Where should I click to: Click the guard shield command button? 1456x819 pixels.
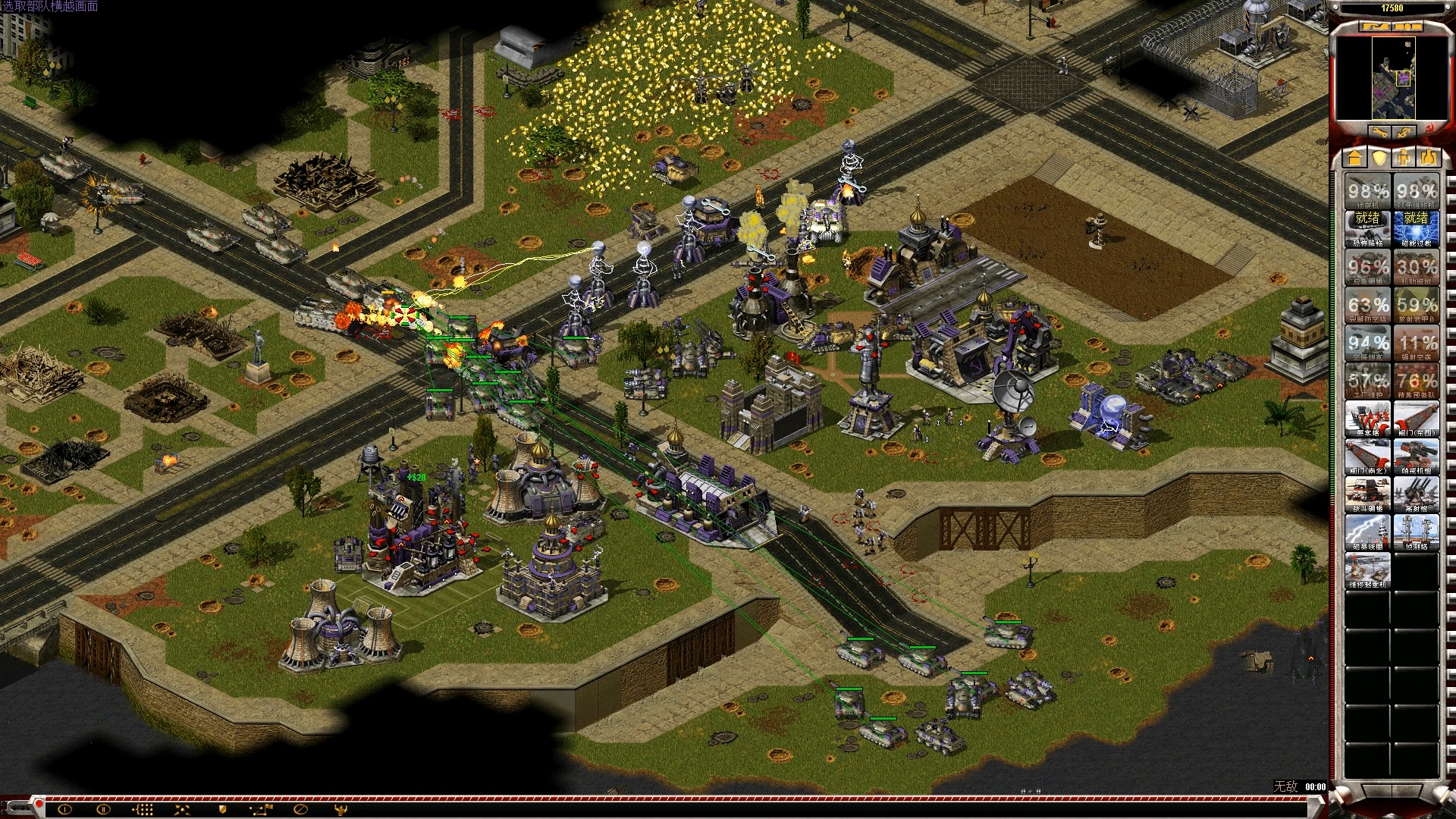point(222,810)
